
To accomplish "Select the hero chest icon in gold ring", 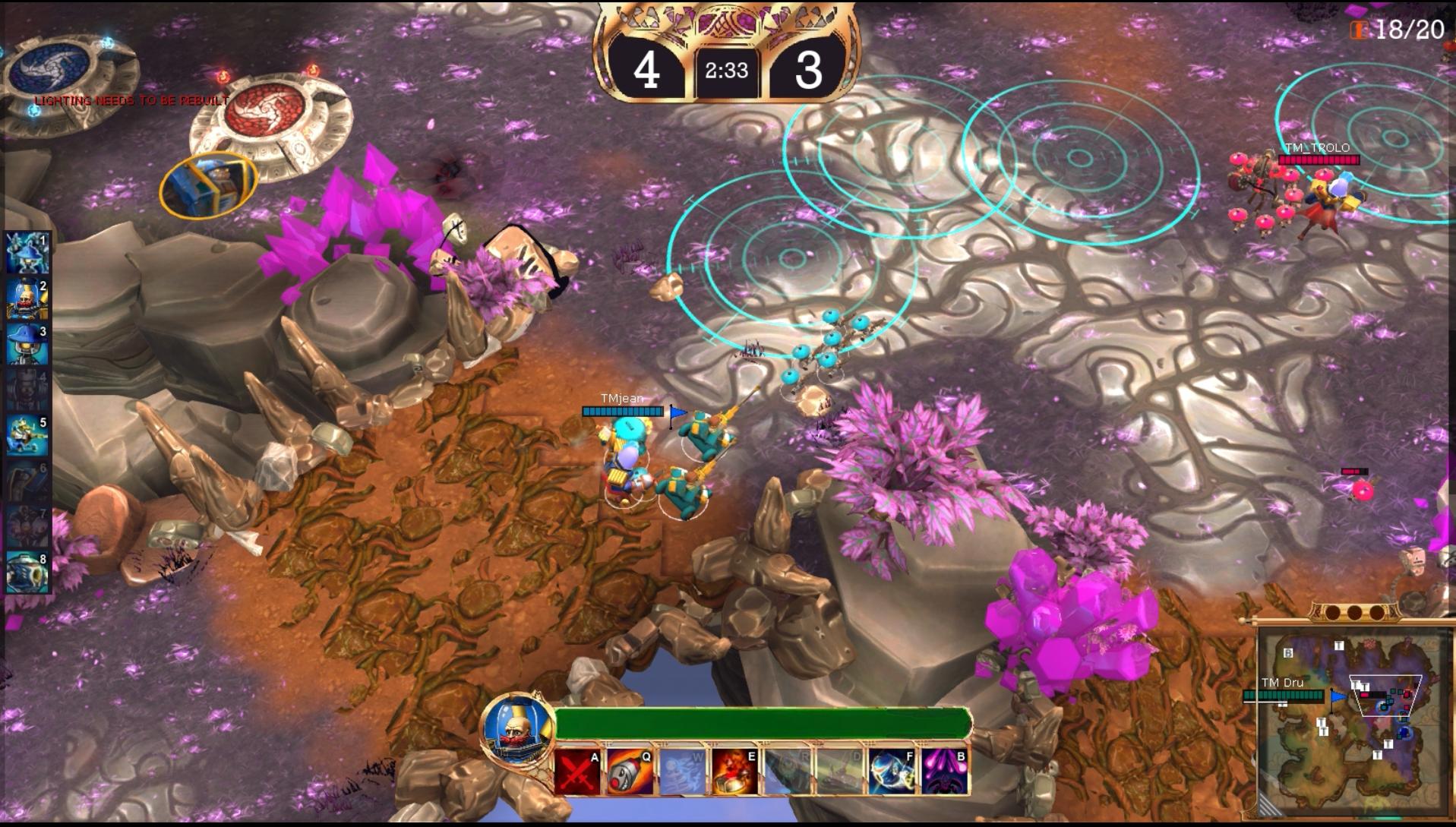I will (x=209, y=185).
